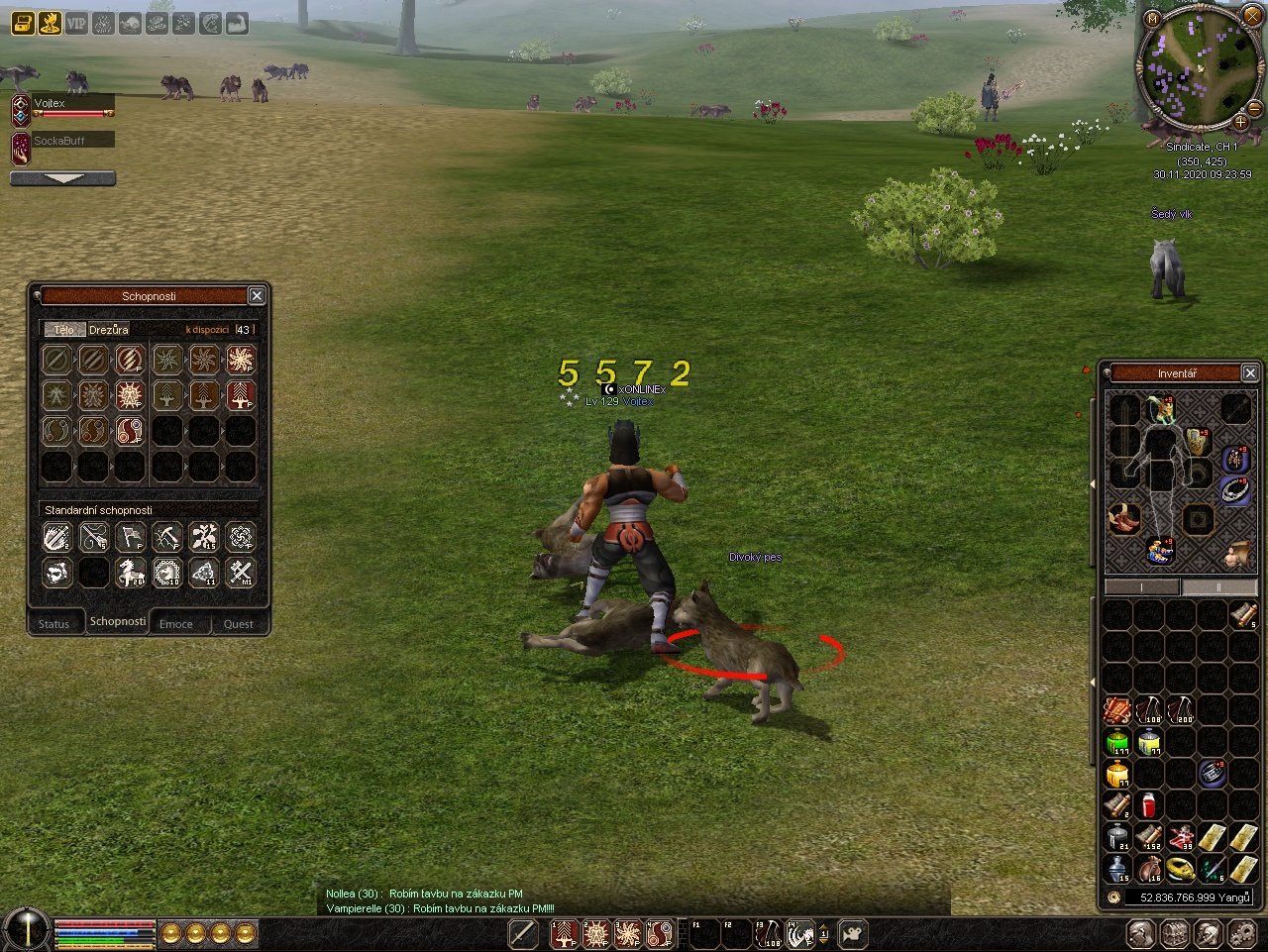Click the sword attack hotbar icon
The height and width of the screenshot is (952, 1268).
523,933
